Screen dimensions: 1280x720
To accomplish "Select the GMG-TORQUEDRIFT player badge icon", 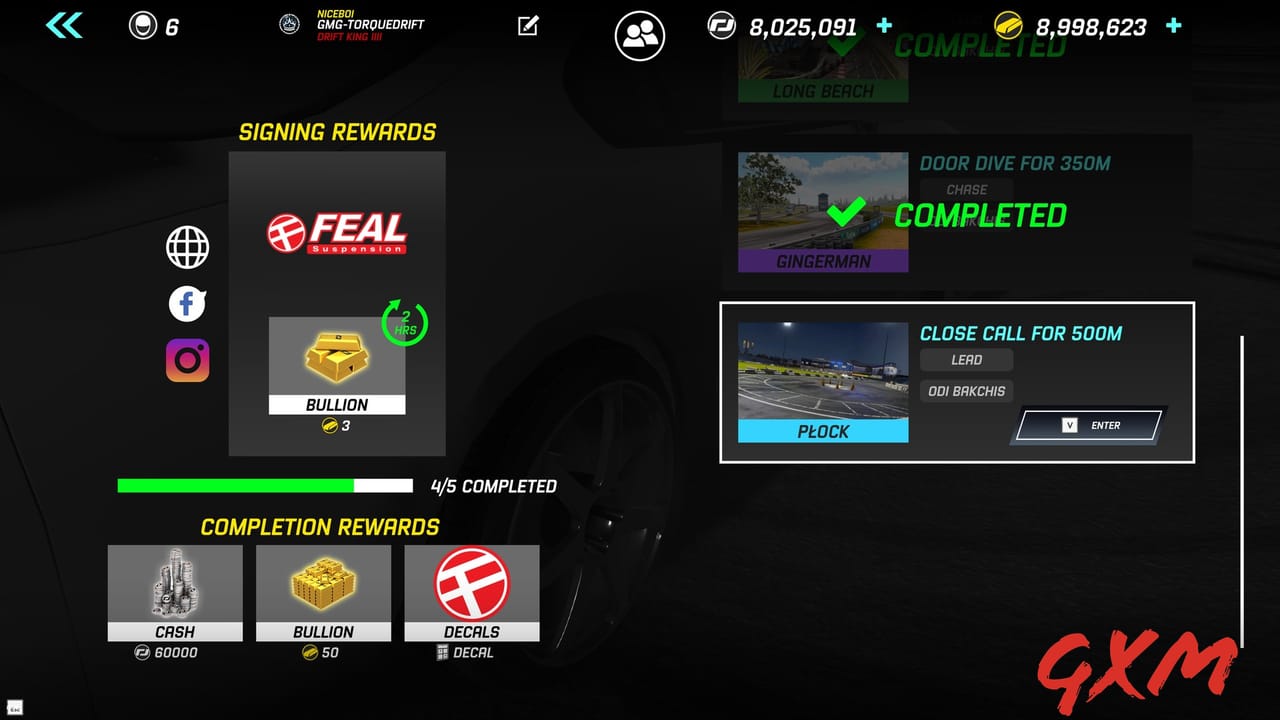I will (288, 26).
